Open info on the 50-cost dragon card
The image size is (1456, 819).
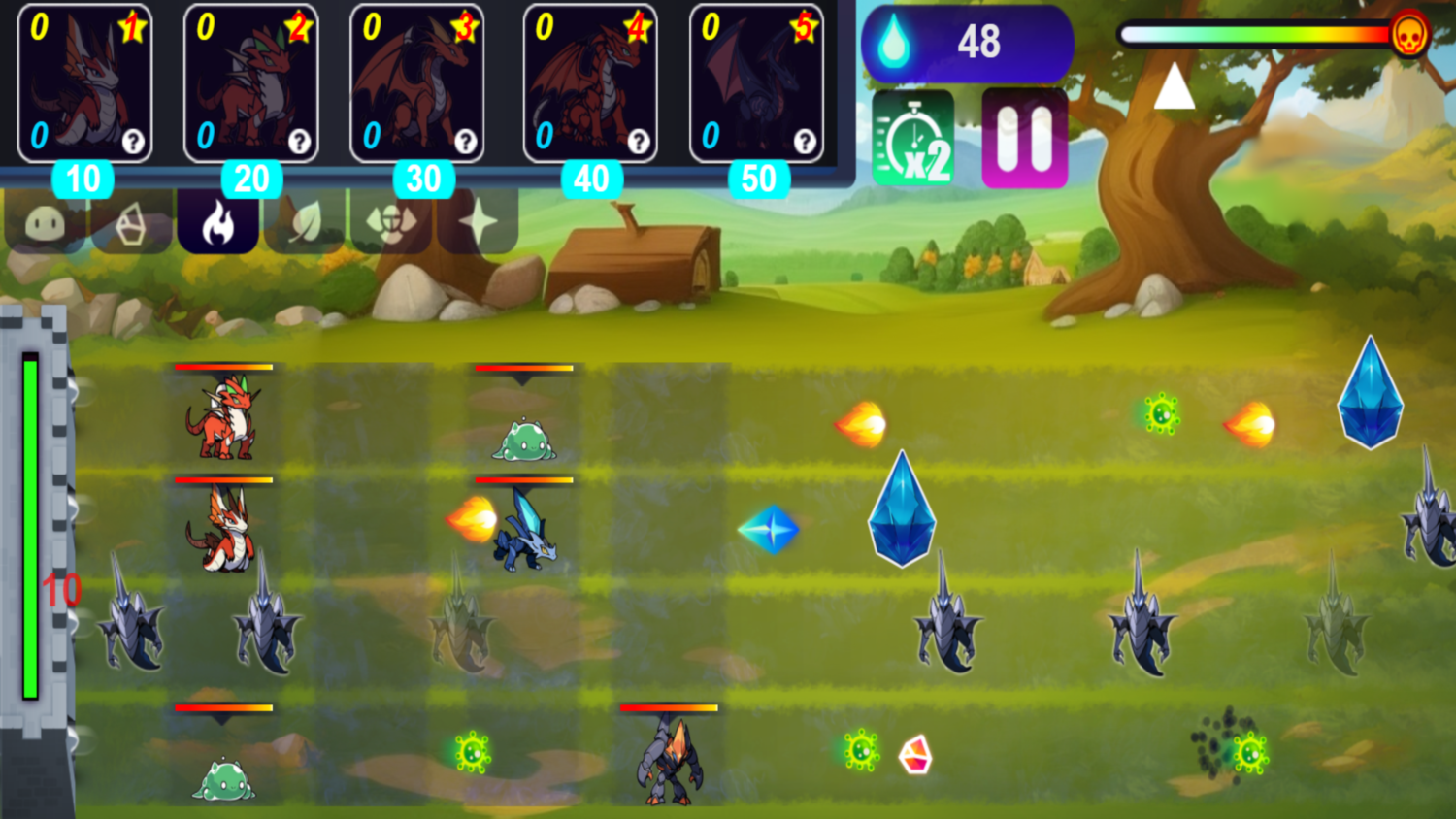(x=806, y=141)
